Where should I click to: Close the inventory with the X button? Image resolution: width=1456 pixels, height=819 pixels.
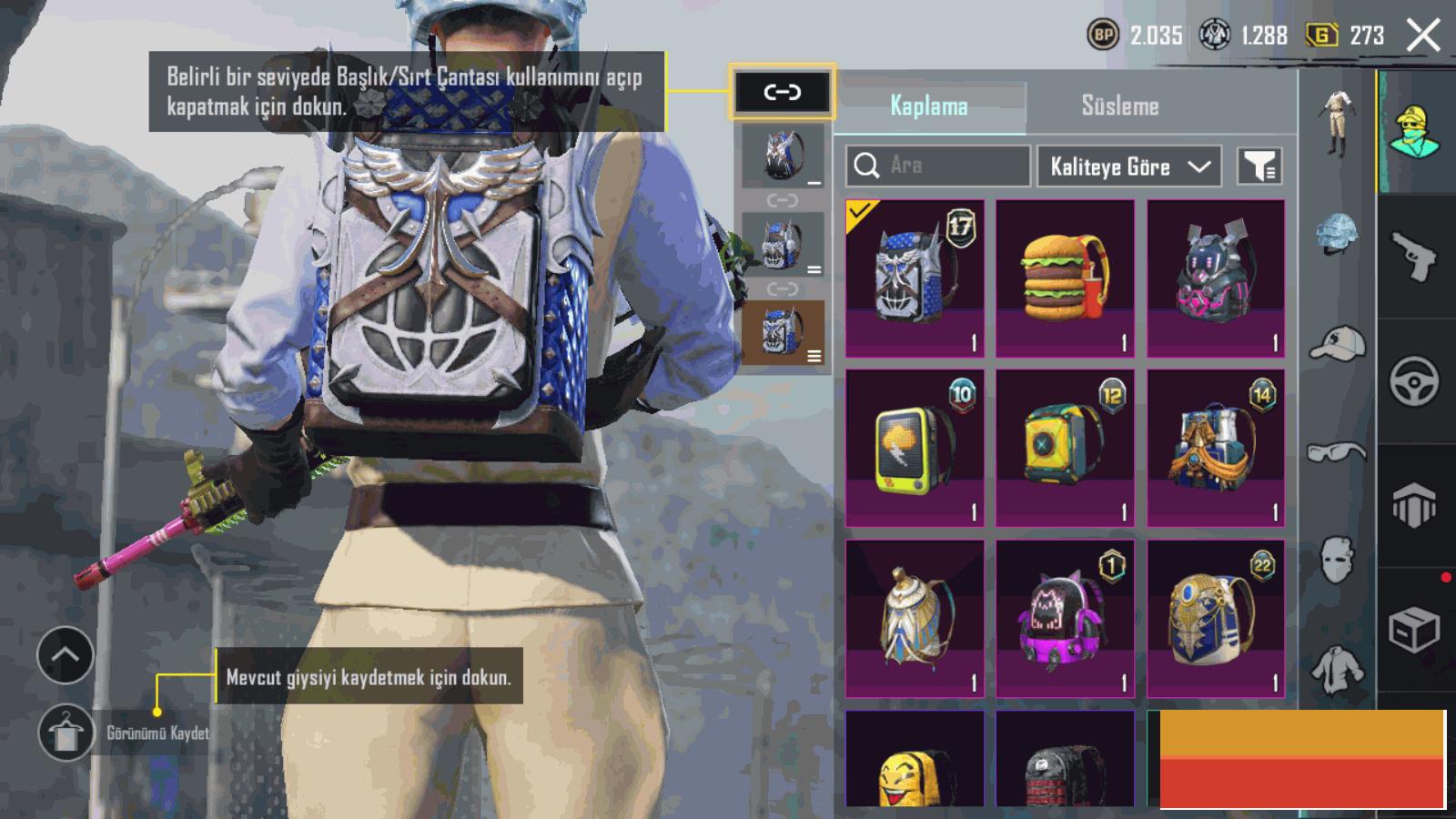click(x=1423, y=36)
